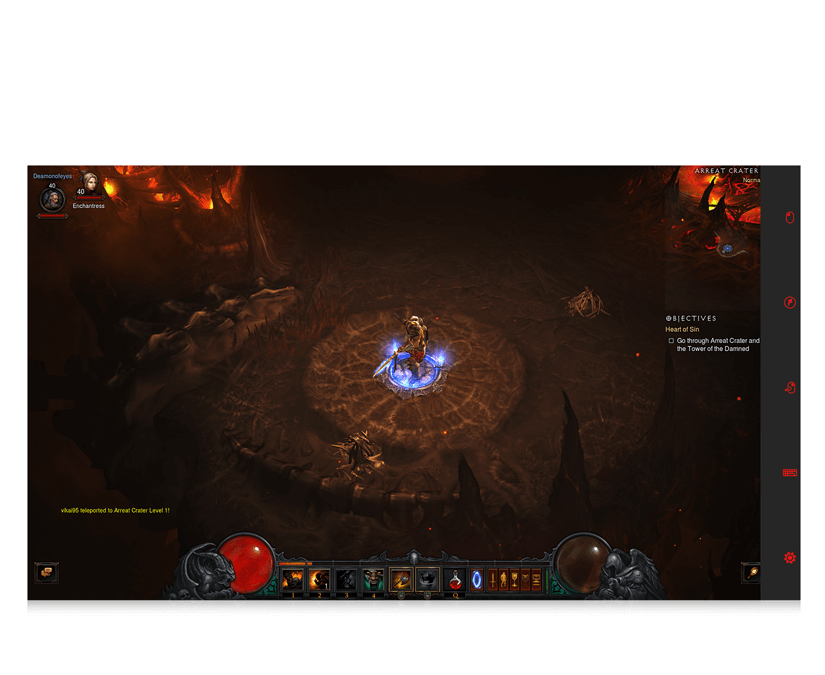The image size is (825, 675).
Task: Drink the red health potion
Action: (x=455, y=579)
